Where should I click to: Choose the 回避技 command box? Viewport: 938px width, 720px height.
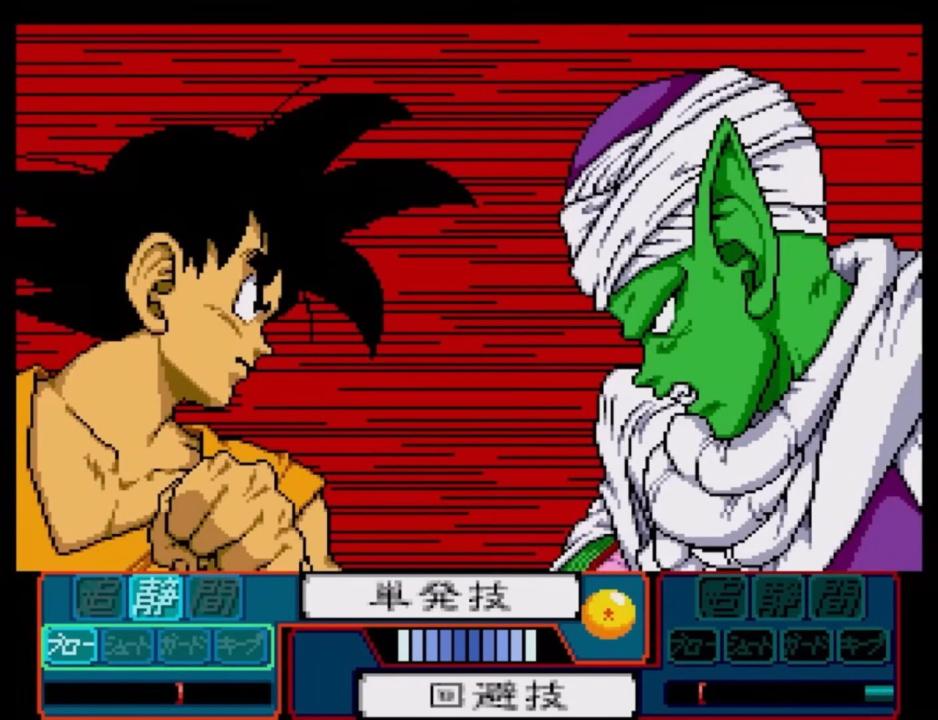(x=496, y=694)
